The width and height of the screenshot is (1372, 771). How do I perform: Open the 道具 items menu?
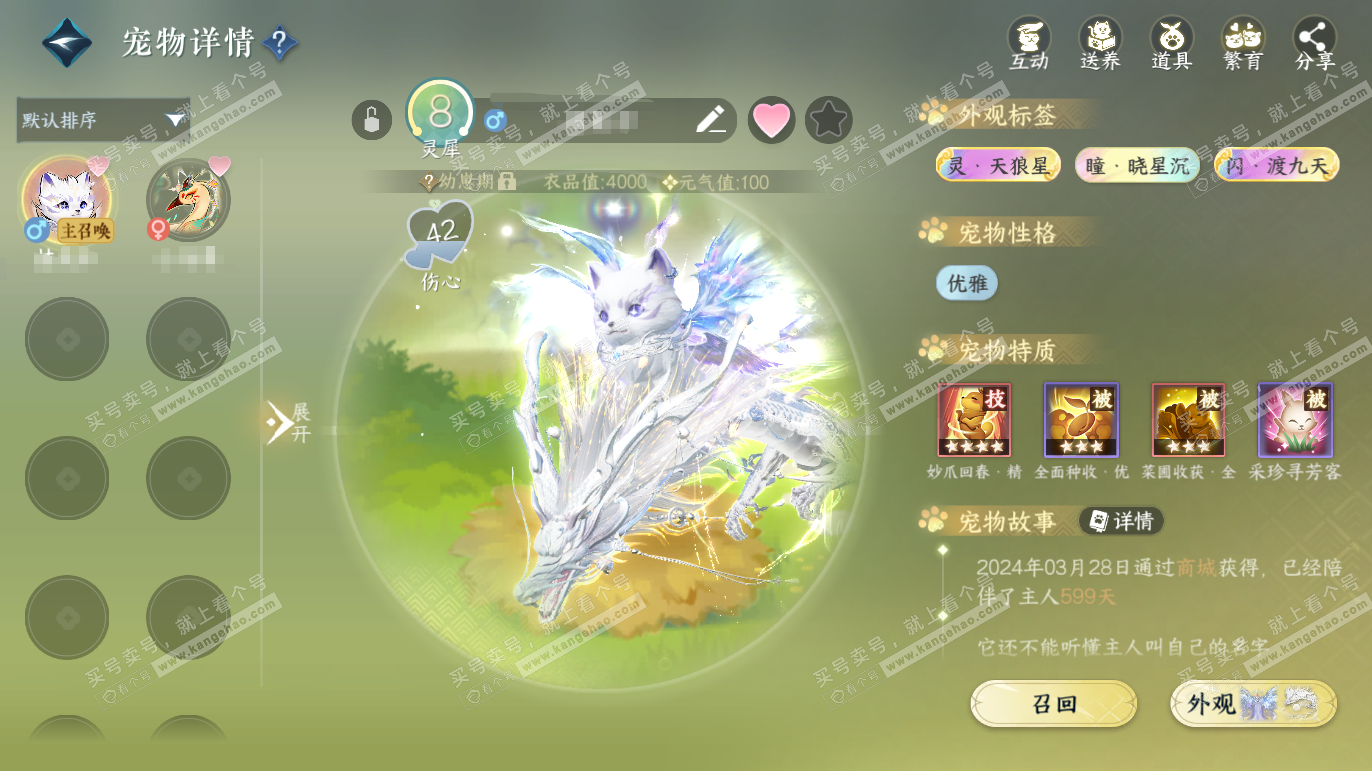(x=1171, y=44)
